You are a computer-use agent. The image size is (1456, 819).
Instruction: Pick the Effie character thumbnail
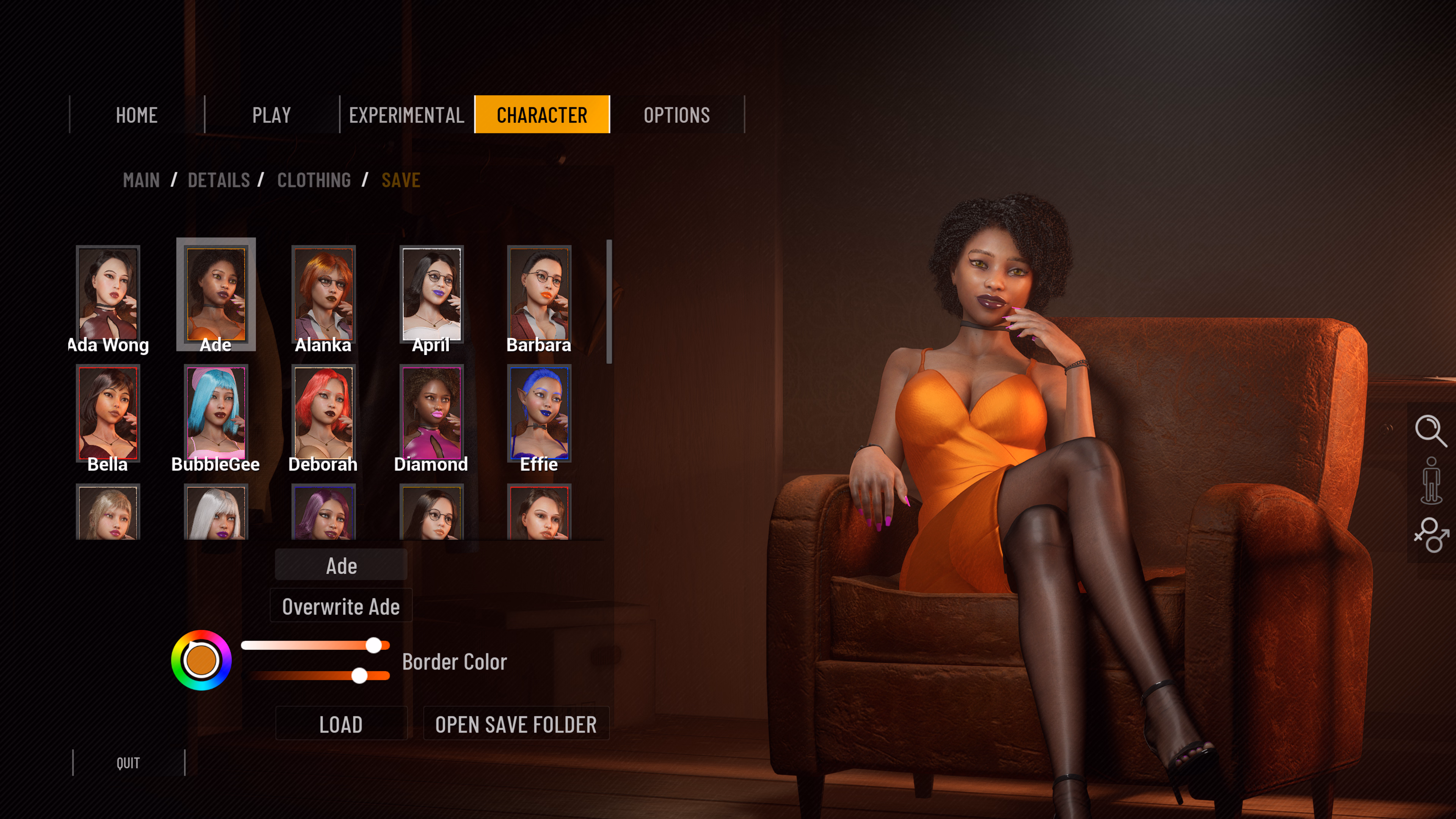[539, 413]
